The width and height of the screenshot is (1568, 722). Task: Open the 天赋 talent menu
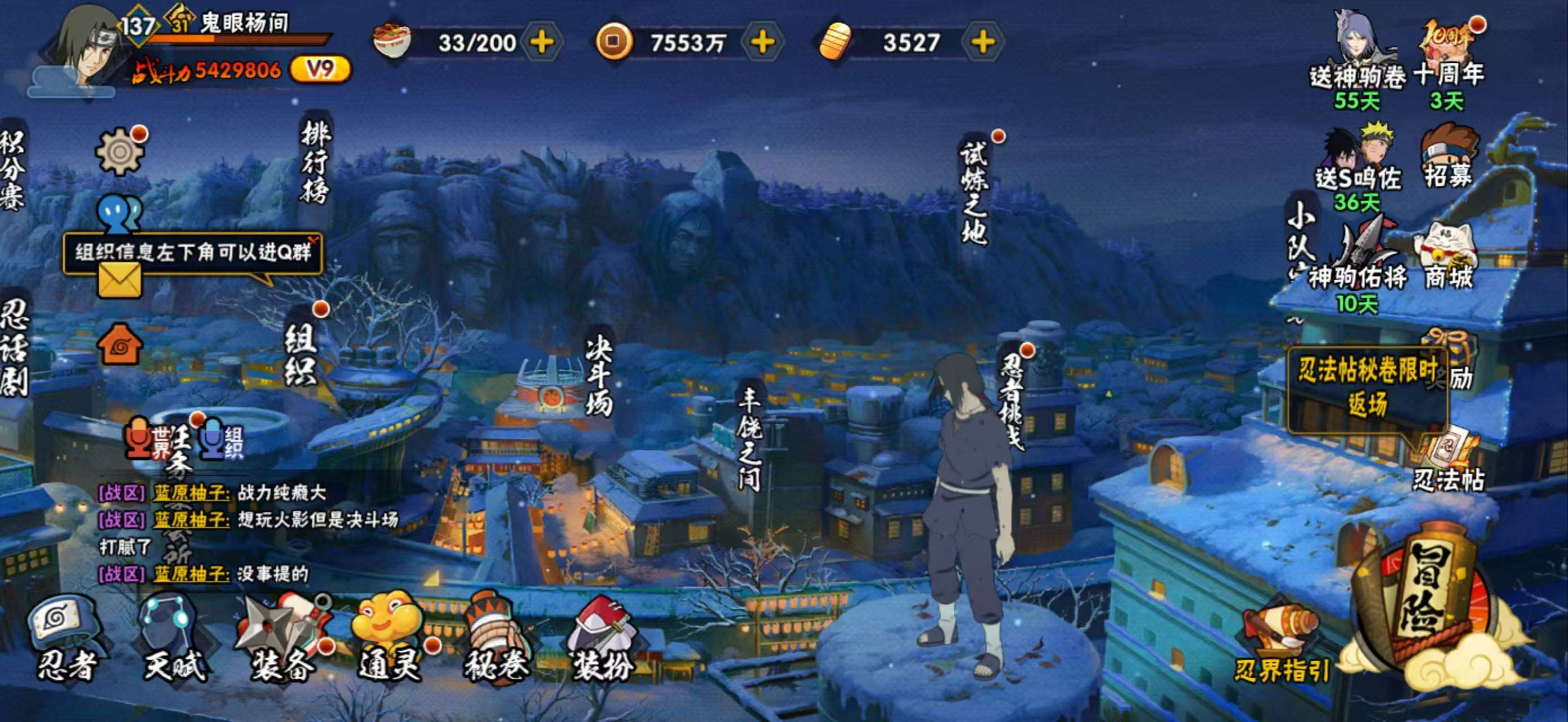click(x=174, y=639)
